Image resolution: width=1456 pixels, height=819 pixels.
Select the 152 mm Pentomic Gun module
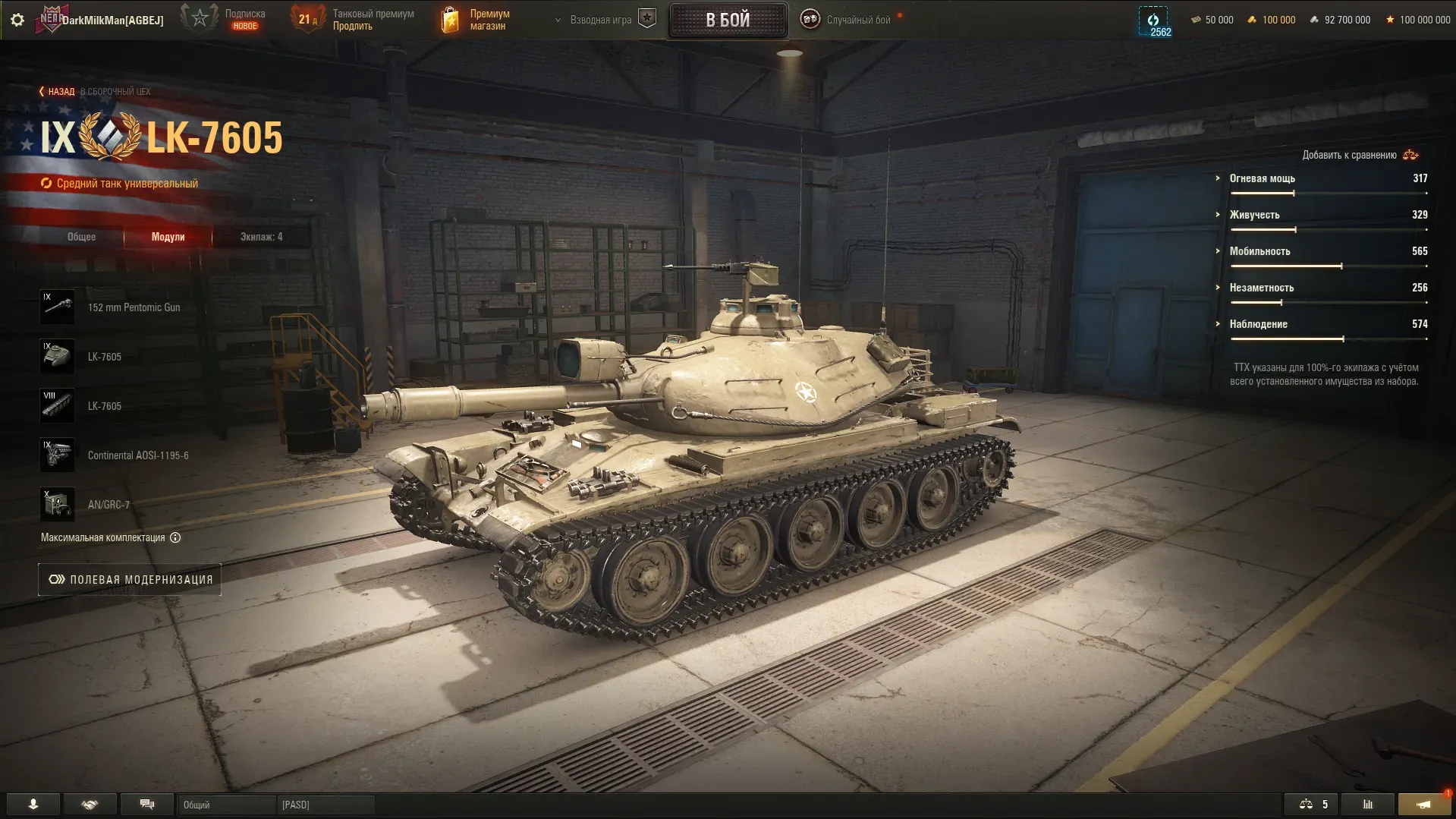pos(134,307)
